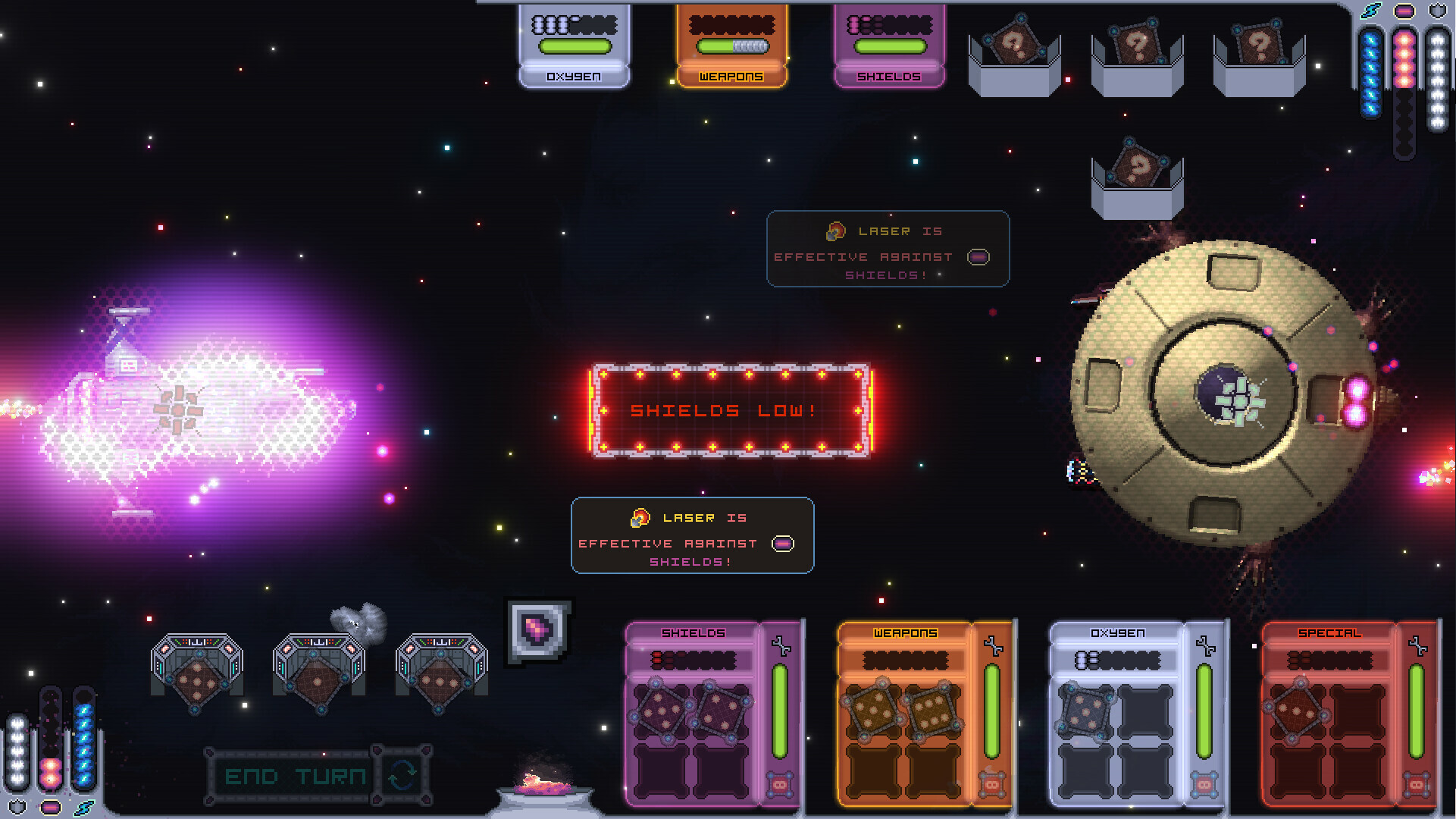Click the shield icon below the left gauges
This screenshot has width=1456, height=819.
16,807
